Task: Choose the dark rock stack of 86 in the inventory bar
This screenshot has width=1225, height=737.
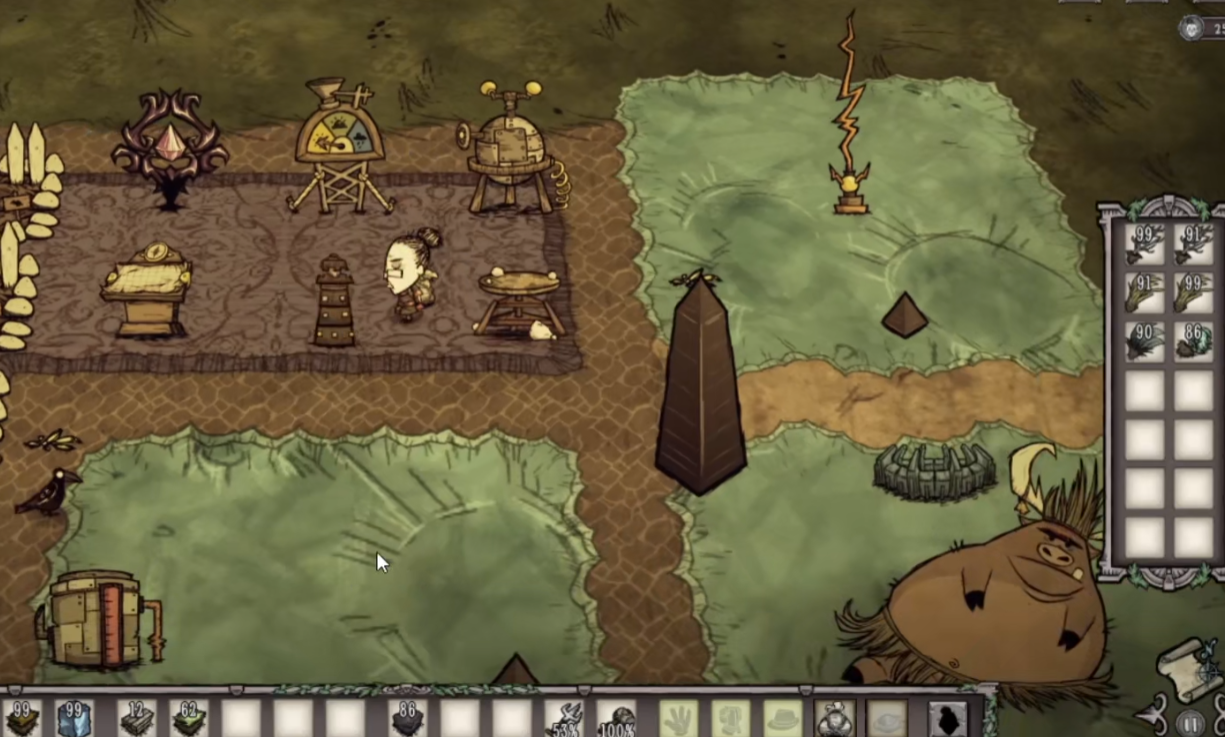Action: (406, 718)
